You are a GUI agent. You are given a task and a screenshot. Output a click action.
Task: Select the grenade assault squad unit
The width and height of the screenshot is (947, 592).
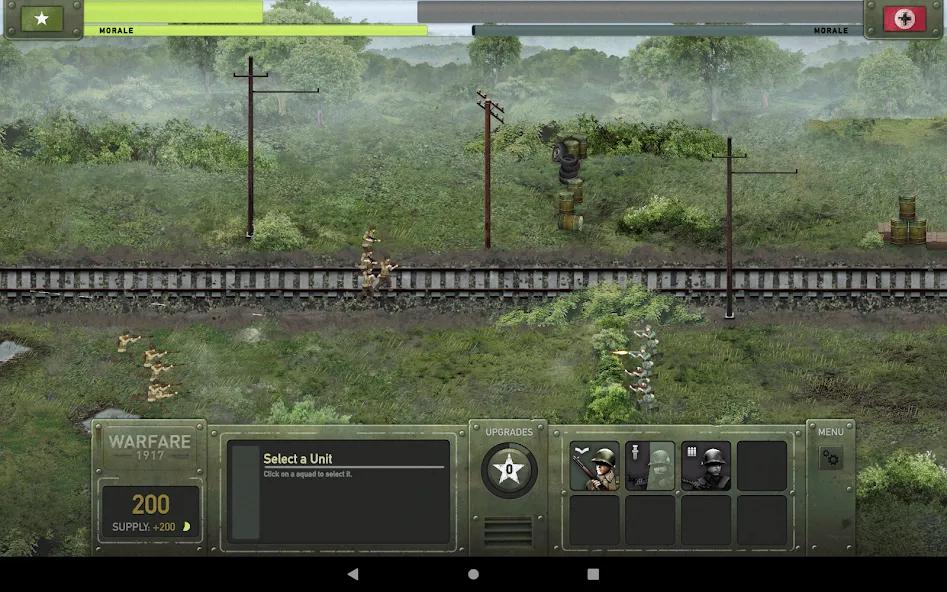[x=650, y=466]
